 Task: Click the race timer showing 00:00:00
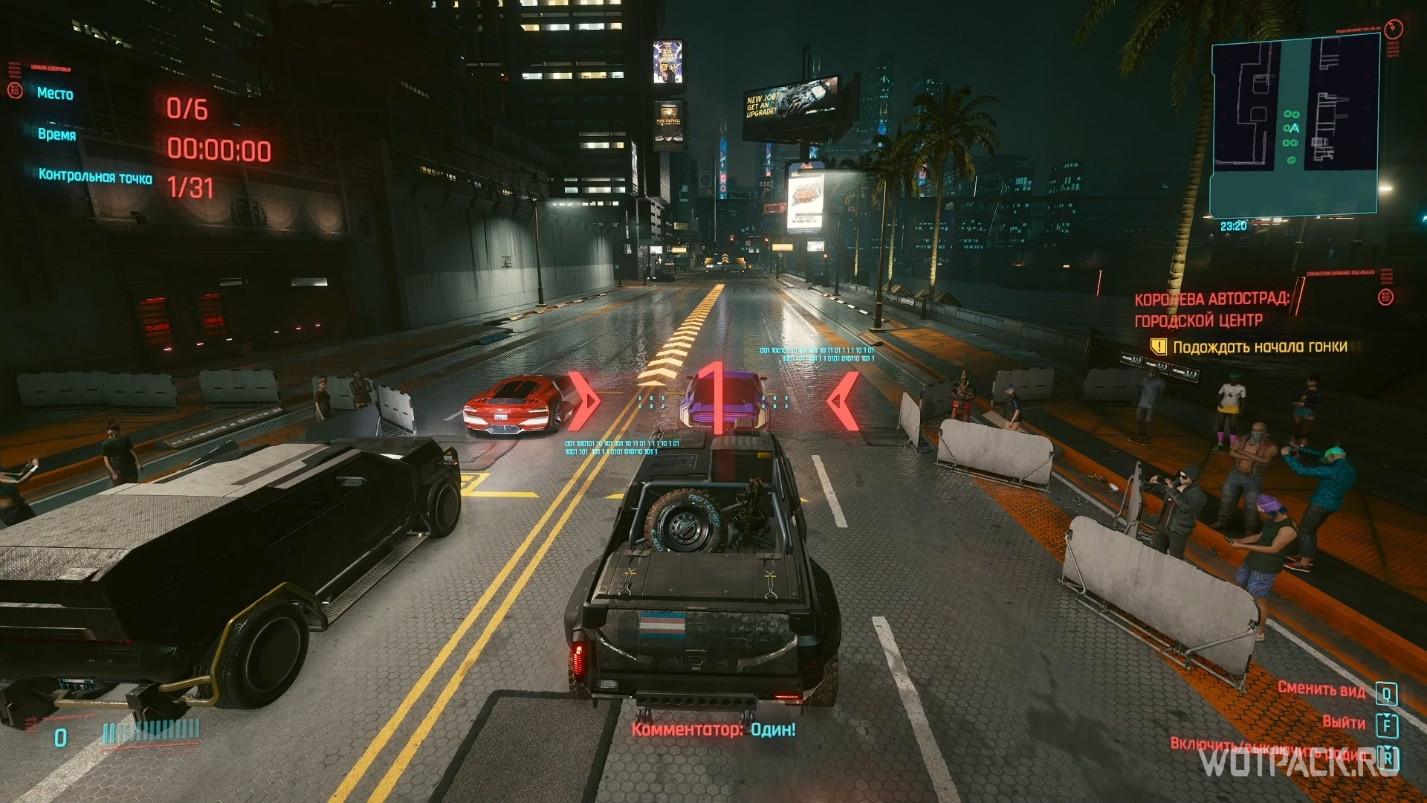coord(219,148)
